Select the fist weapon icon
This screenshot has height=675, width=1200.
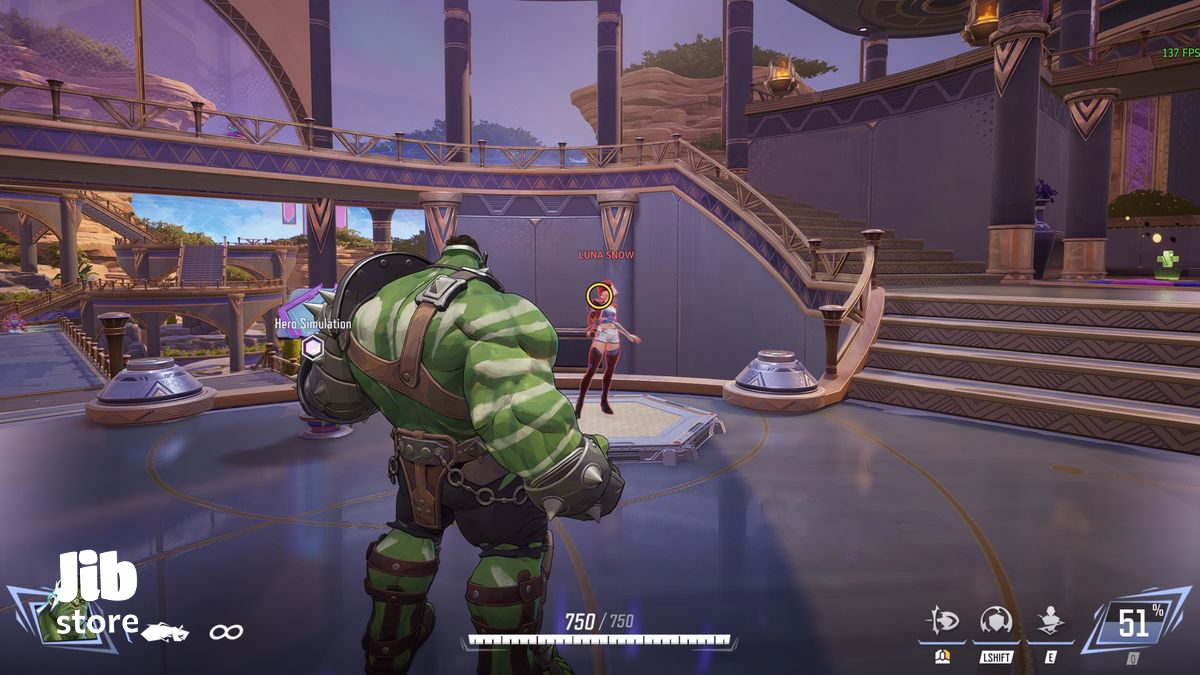click(164, 632)
